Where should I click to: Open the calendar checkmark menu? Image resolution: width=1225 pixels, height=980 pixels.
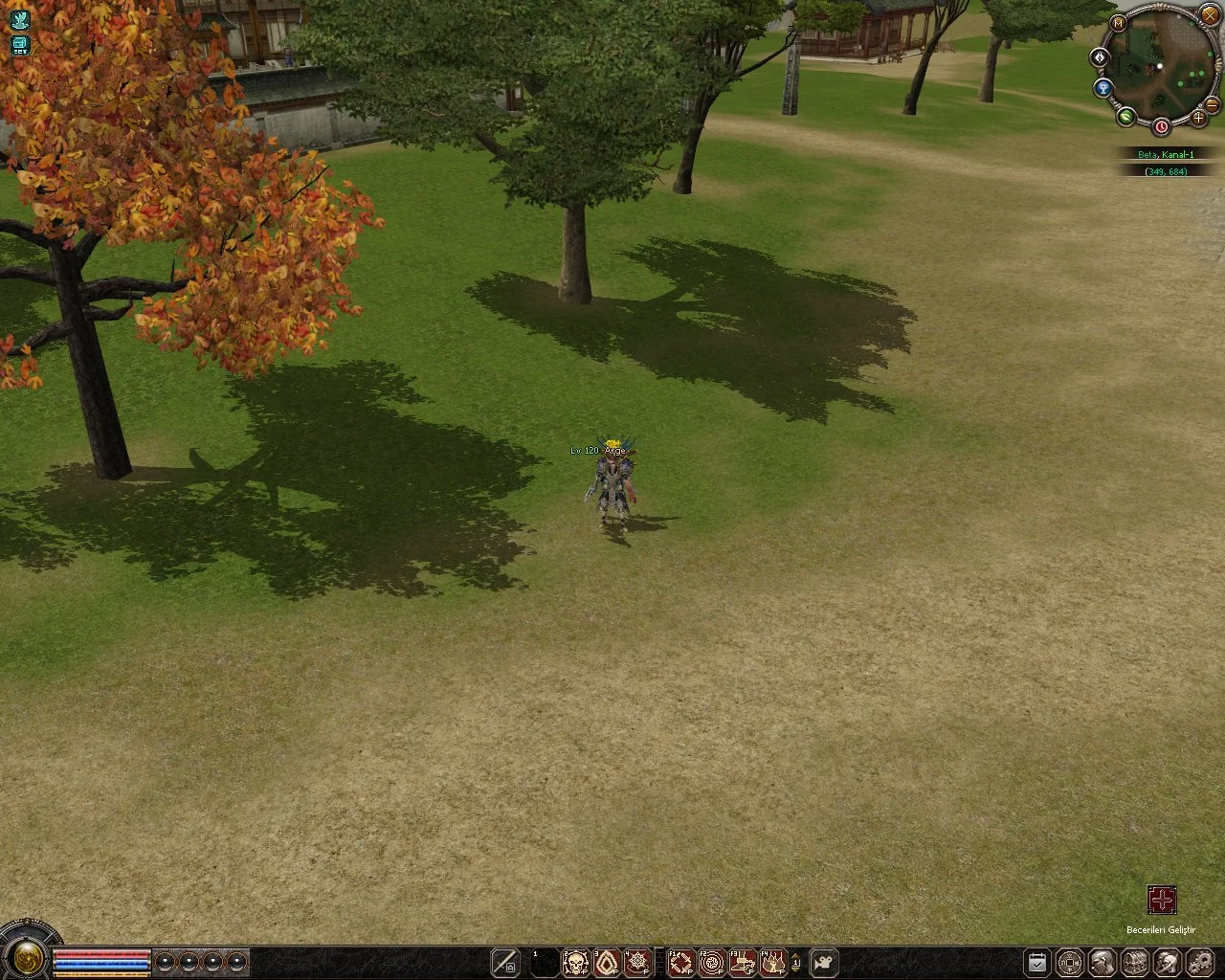tap(1037, 962)
